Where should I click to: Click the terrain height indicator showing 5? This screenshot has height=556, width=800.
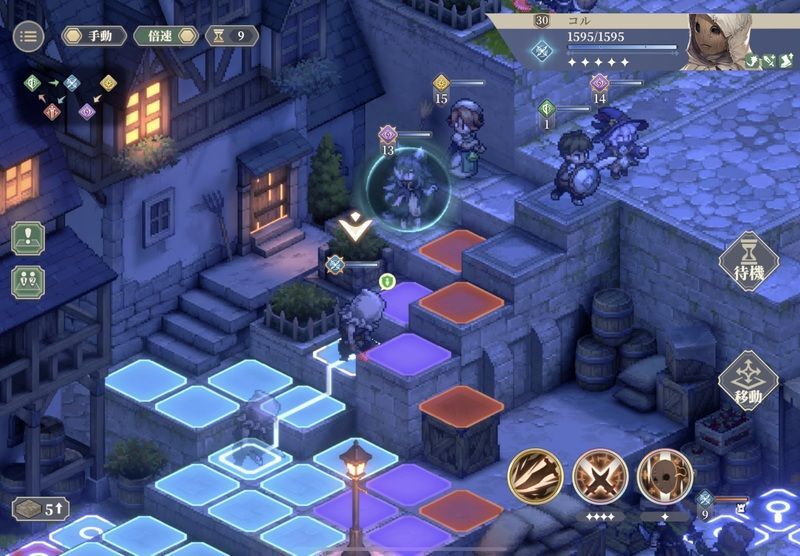click(40, 507)
